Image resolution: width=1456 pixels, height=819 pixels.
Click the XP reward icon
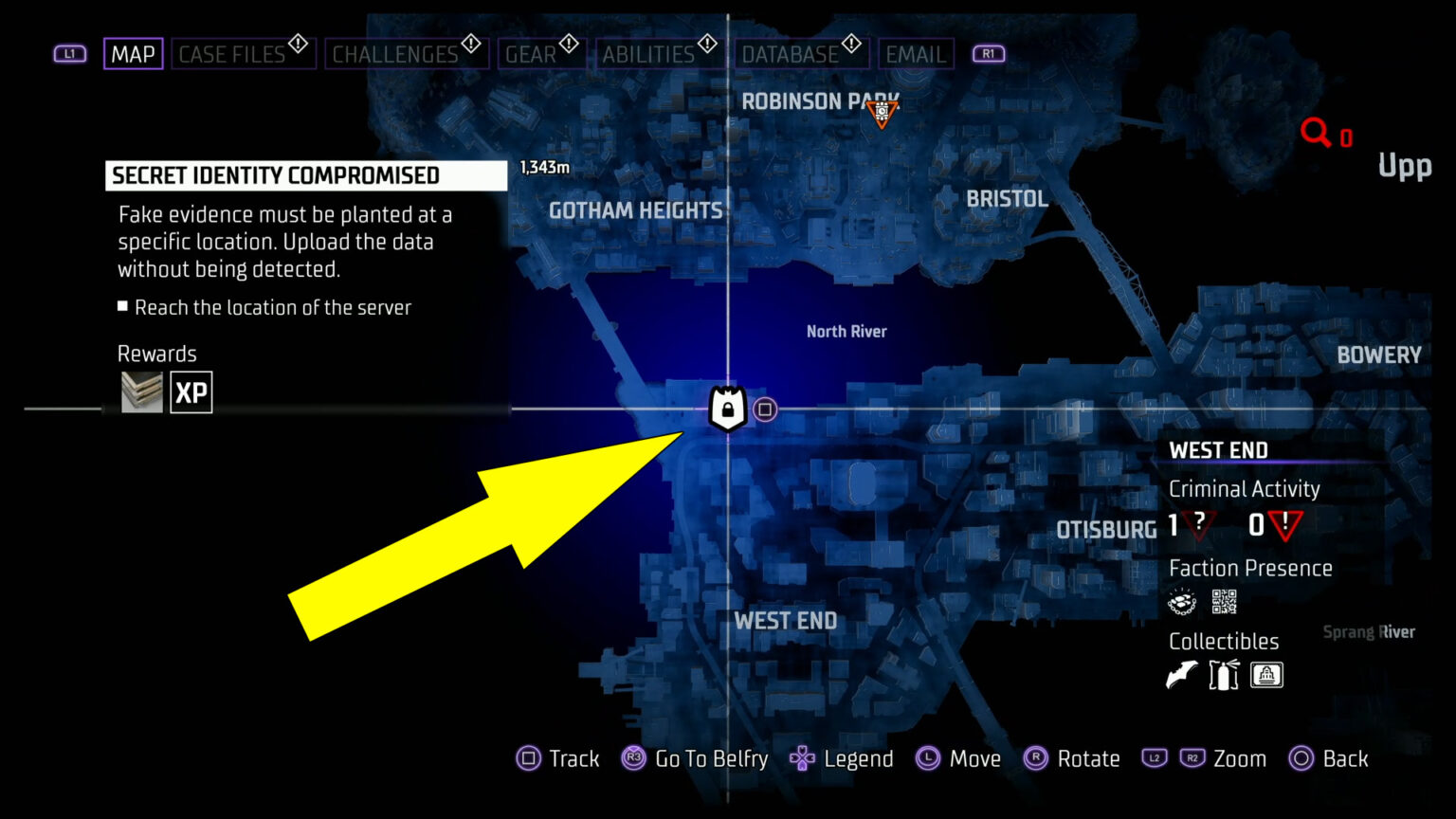(191, 391)
